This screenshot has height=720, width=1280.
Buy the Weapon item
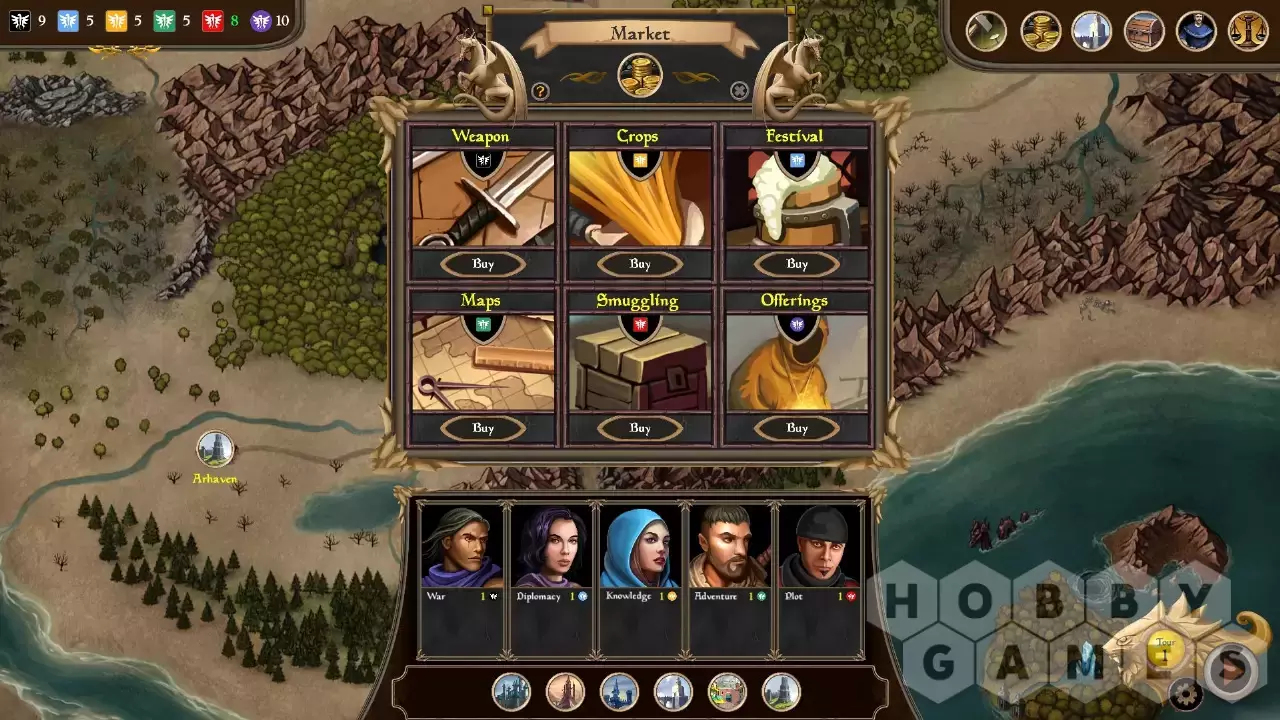(x=483, y=264)
